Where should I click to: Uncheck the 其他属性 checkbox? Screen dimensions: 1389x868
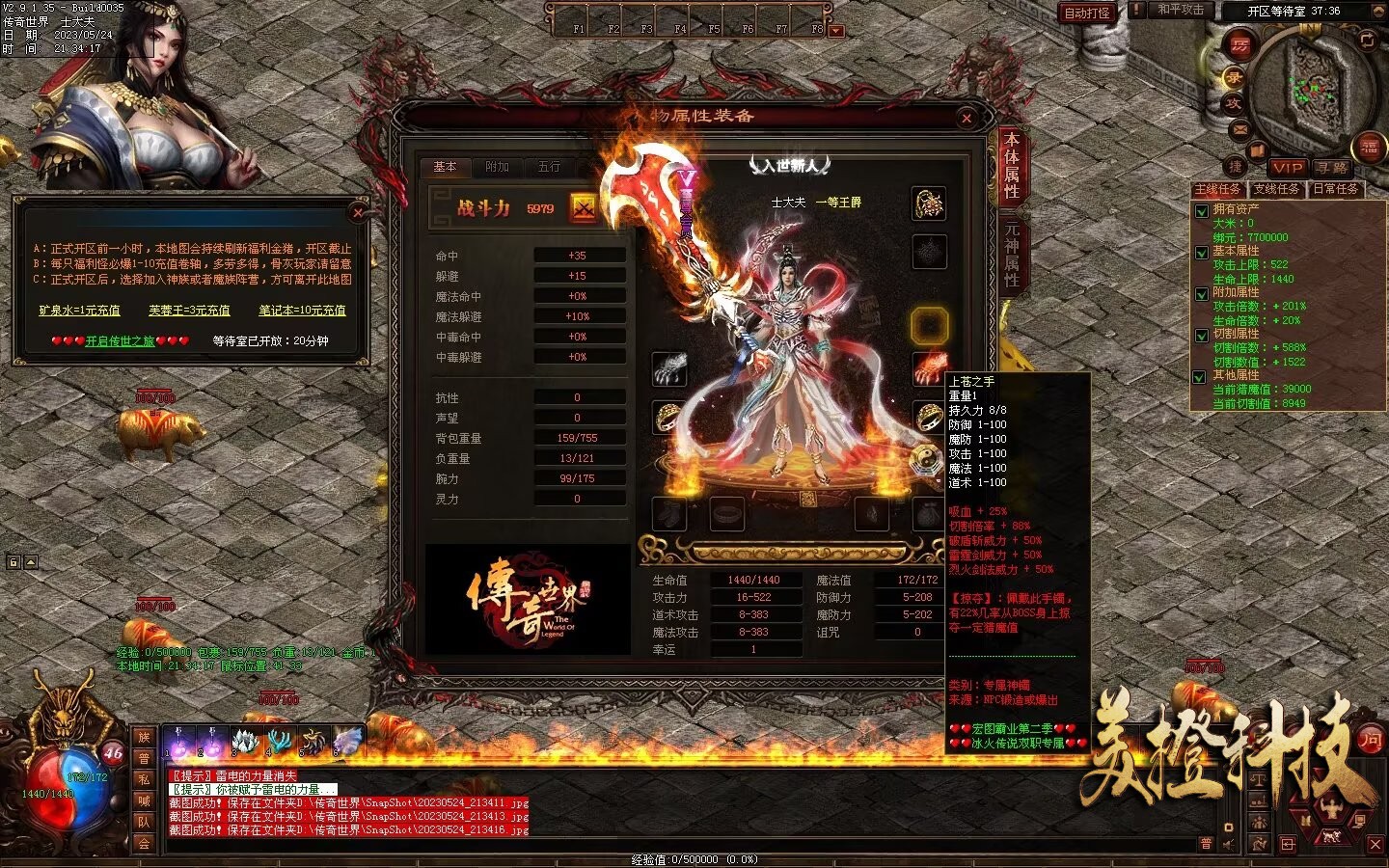(1200, 376)
